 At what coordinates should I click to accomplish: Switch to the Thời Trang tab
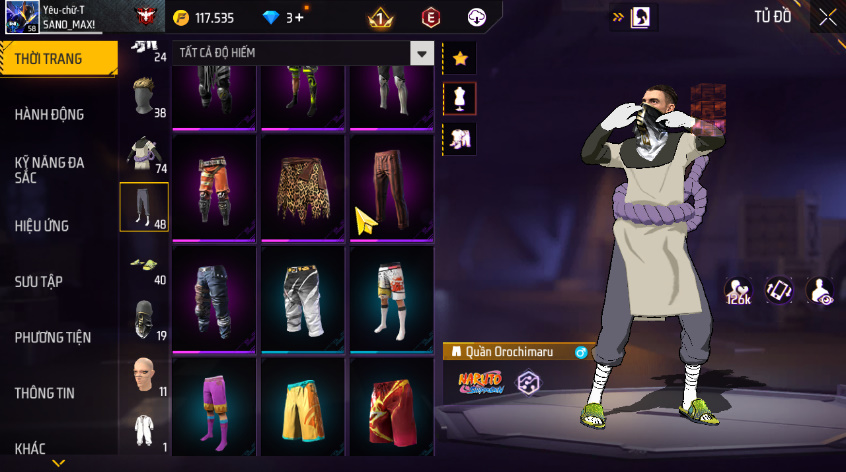click(48, 59)
